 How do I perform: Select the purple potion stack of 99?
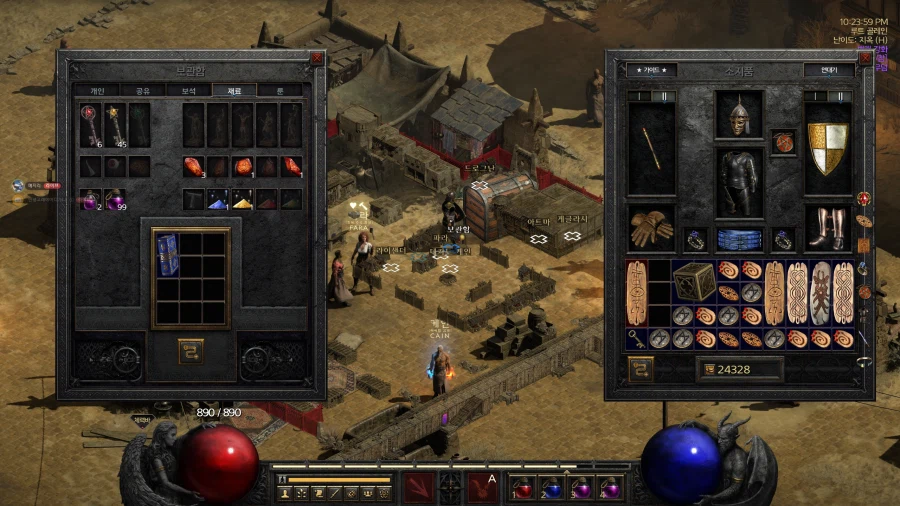115,199
